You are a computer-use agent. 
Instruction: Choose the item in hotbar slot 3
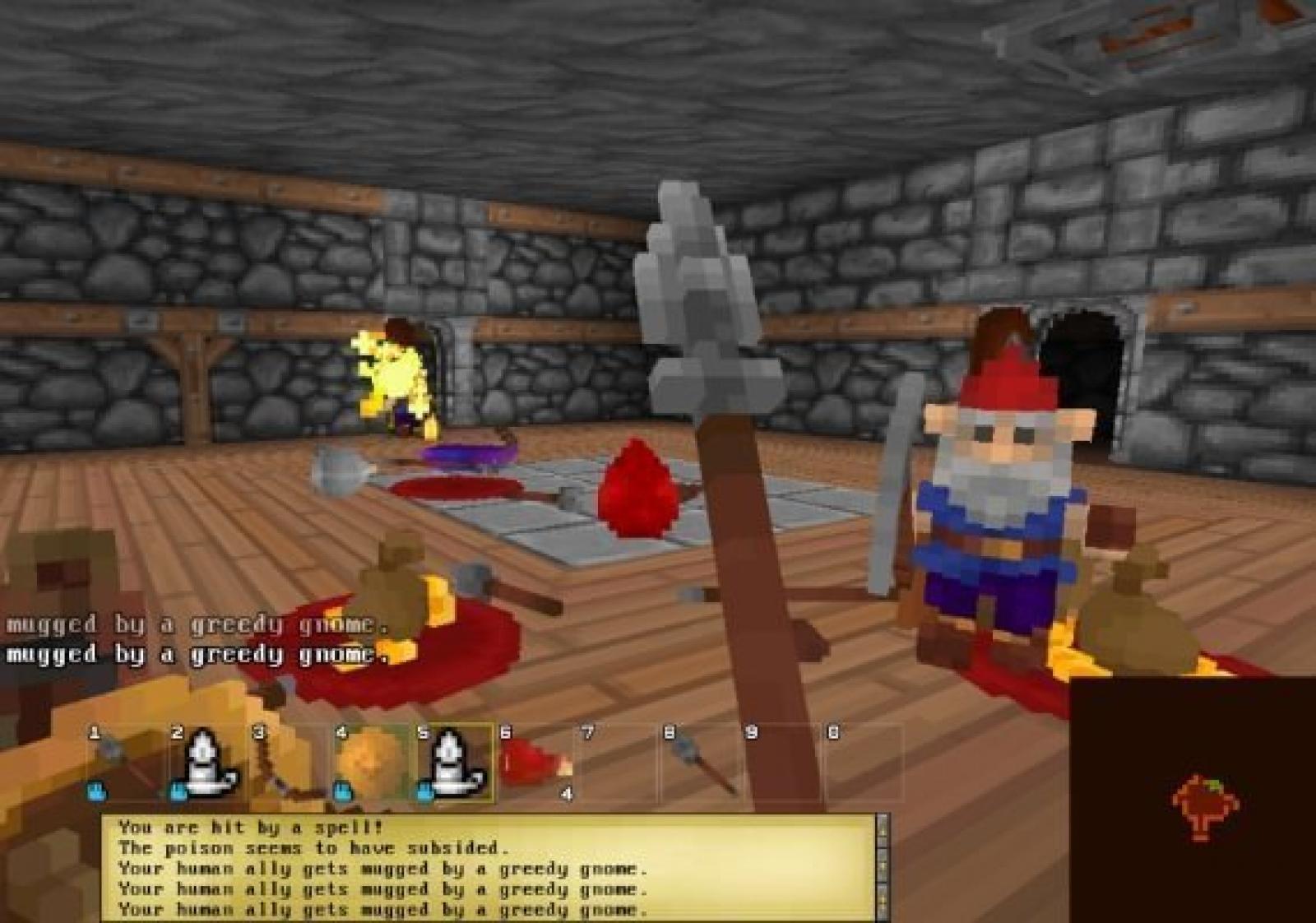(288, 763)
